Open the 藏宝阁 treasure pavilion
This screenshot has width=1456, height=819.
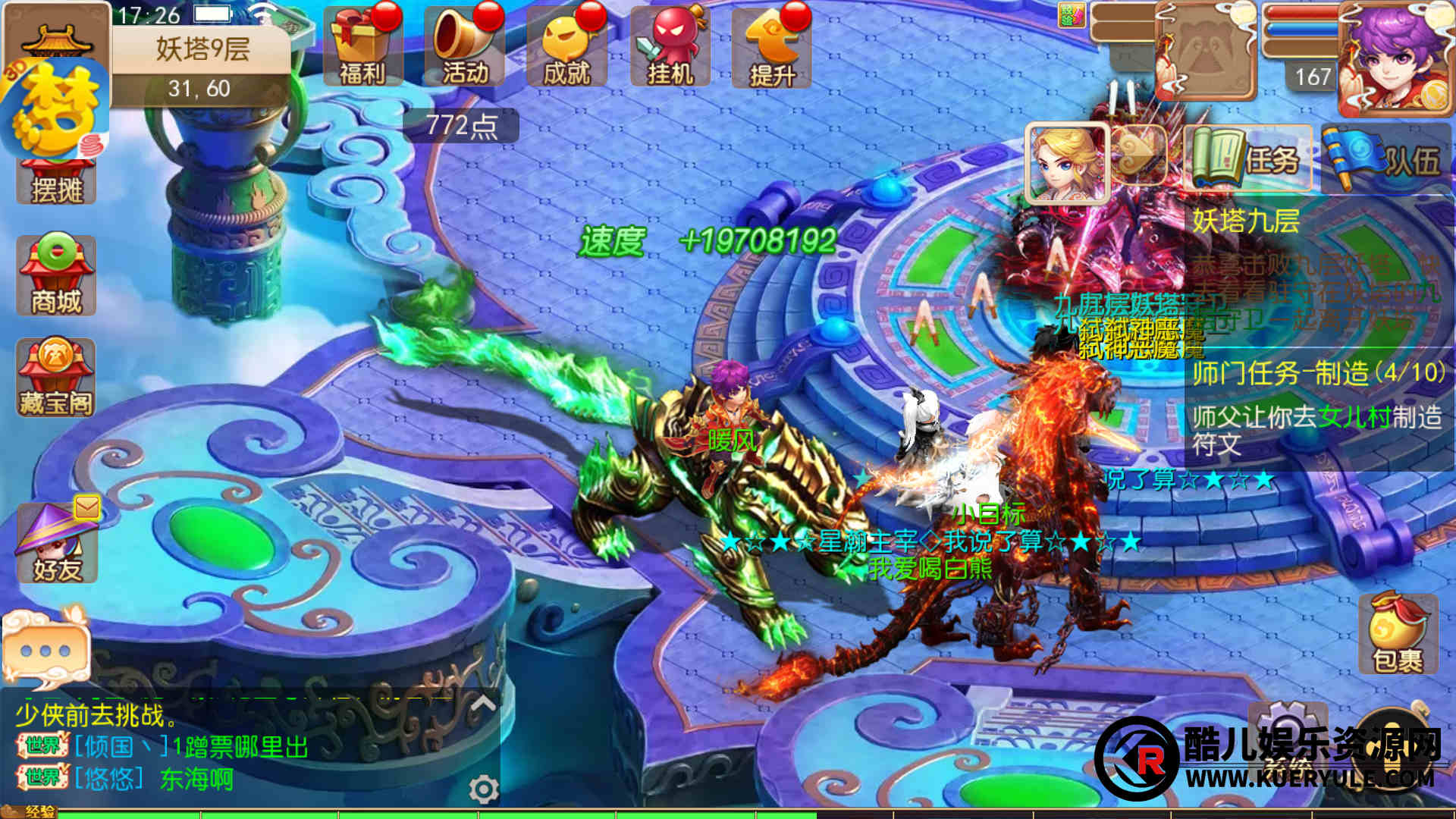[x=56, y=378]
